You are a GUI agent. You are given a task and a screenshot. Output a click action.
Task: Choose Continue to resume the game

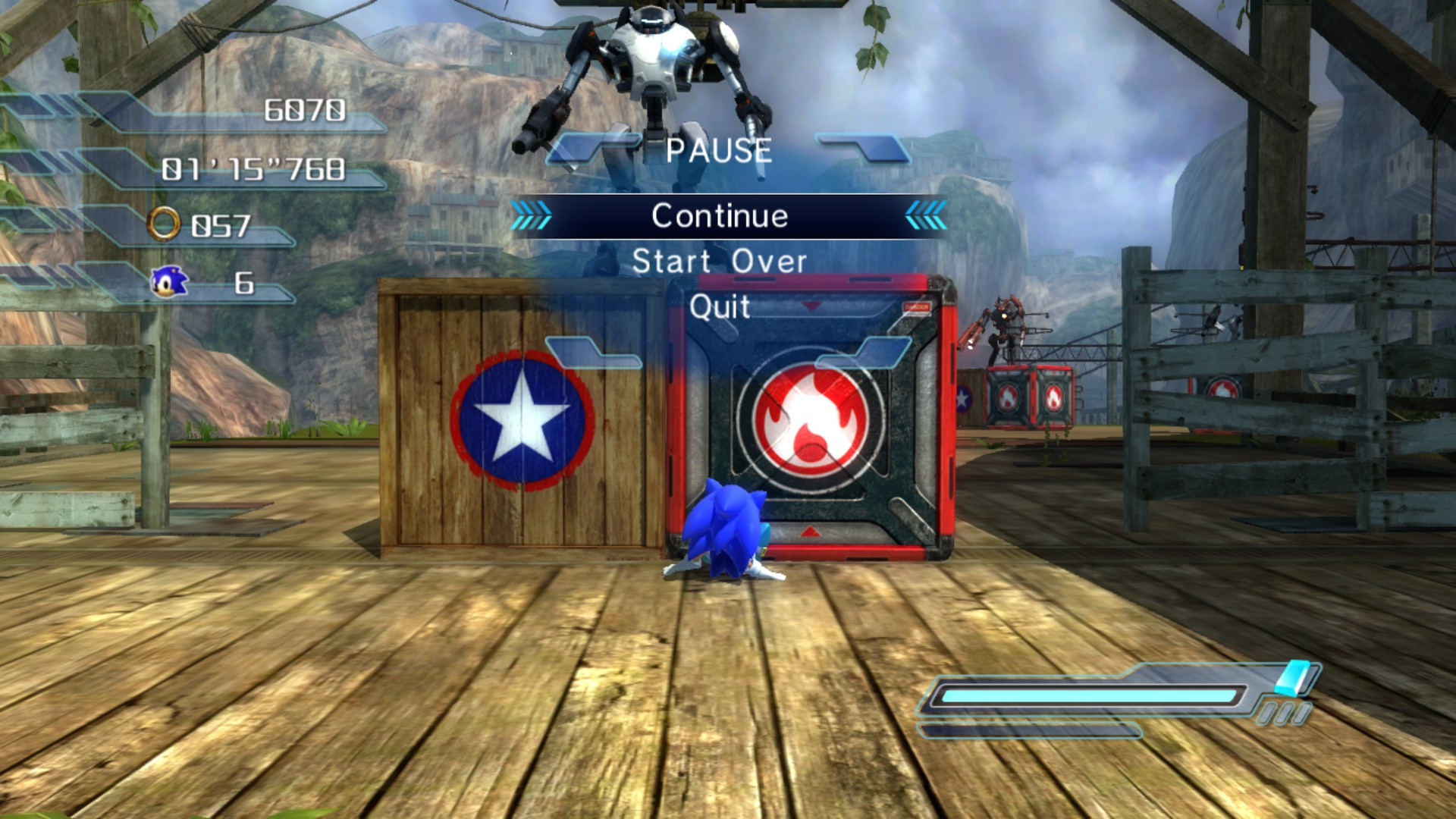coord(721,215)
